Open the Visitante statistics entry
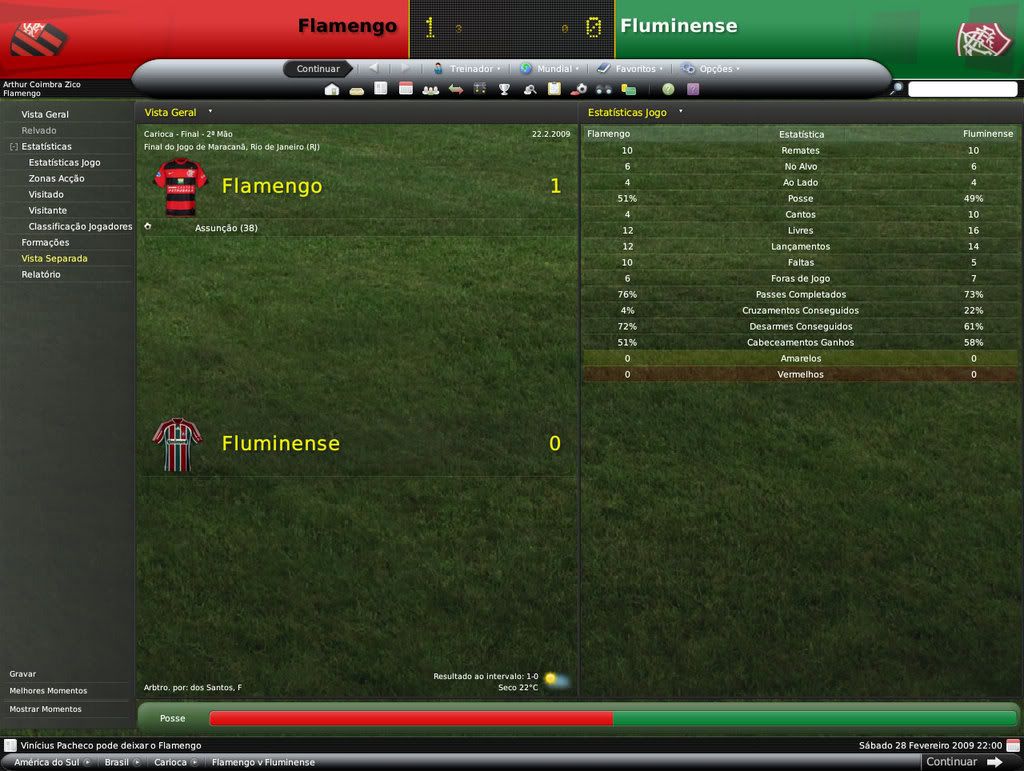 [x=48, y=210]
